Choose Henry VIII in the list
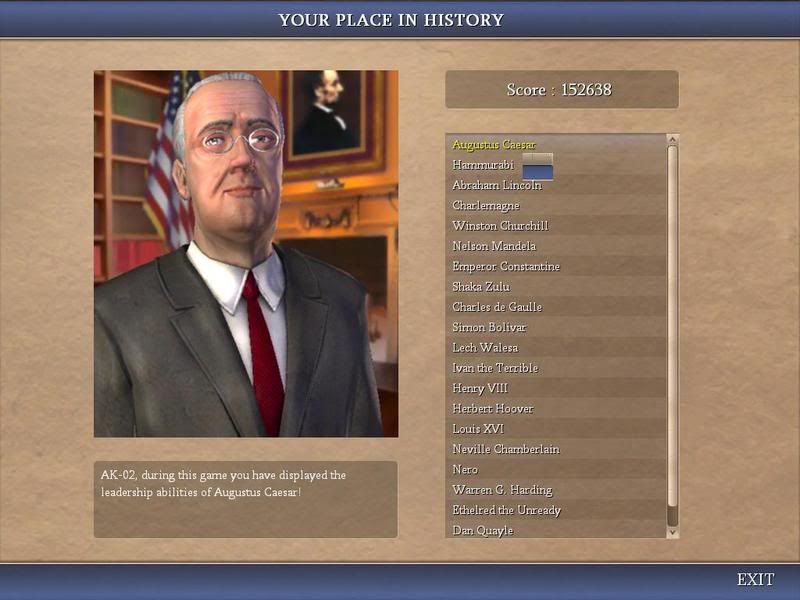The height and width of the screenshot is (600, 800). 480,388
